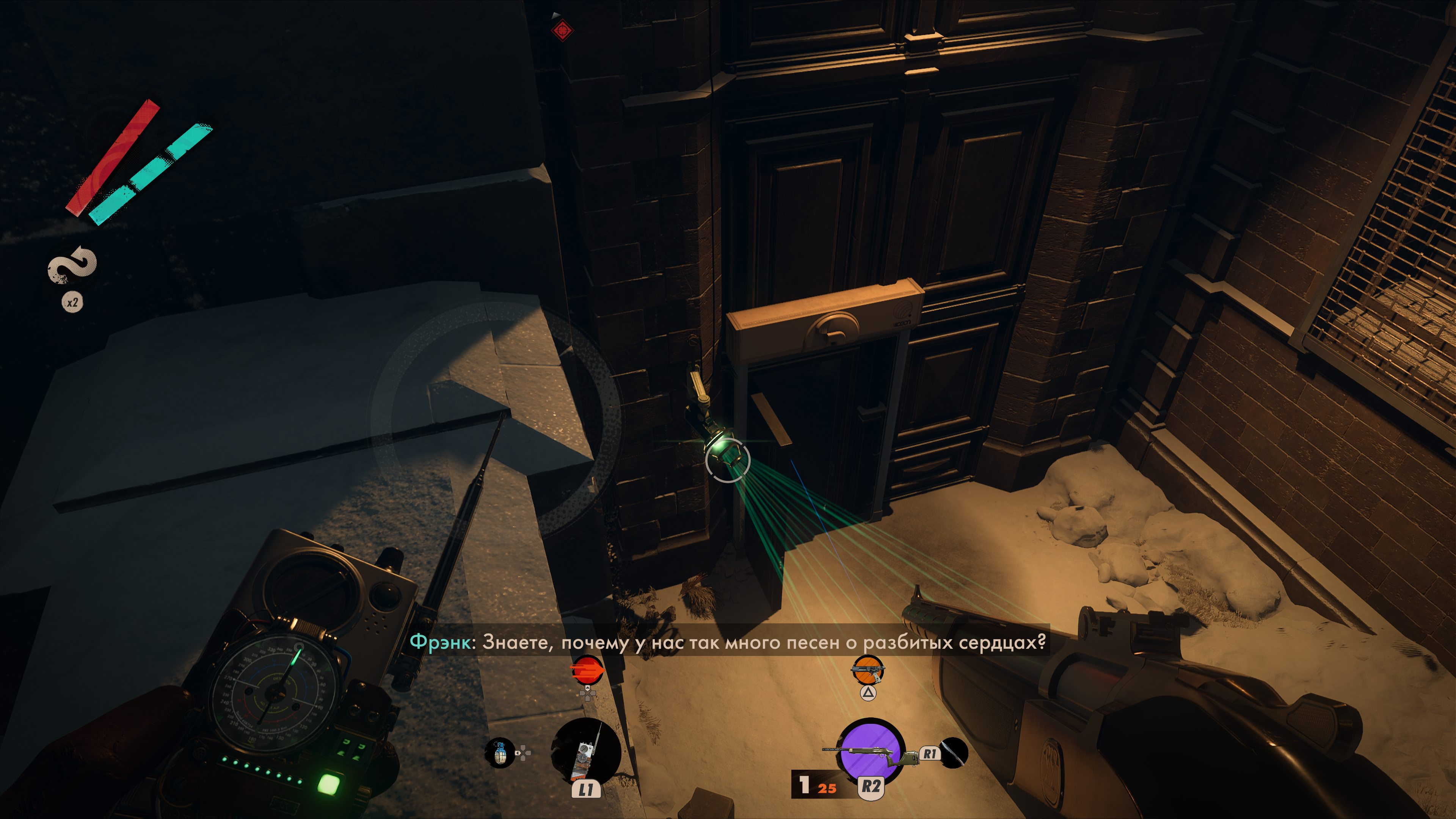The image size is (1456, 819).
Task: Switch to the orange pistol weapon
Action: tap(868, 670)
